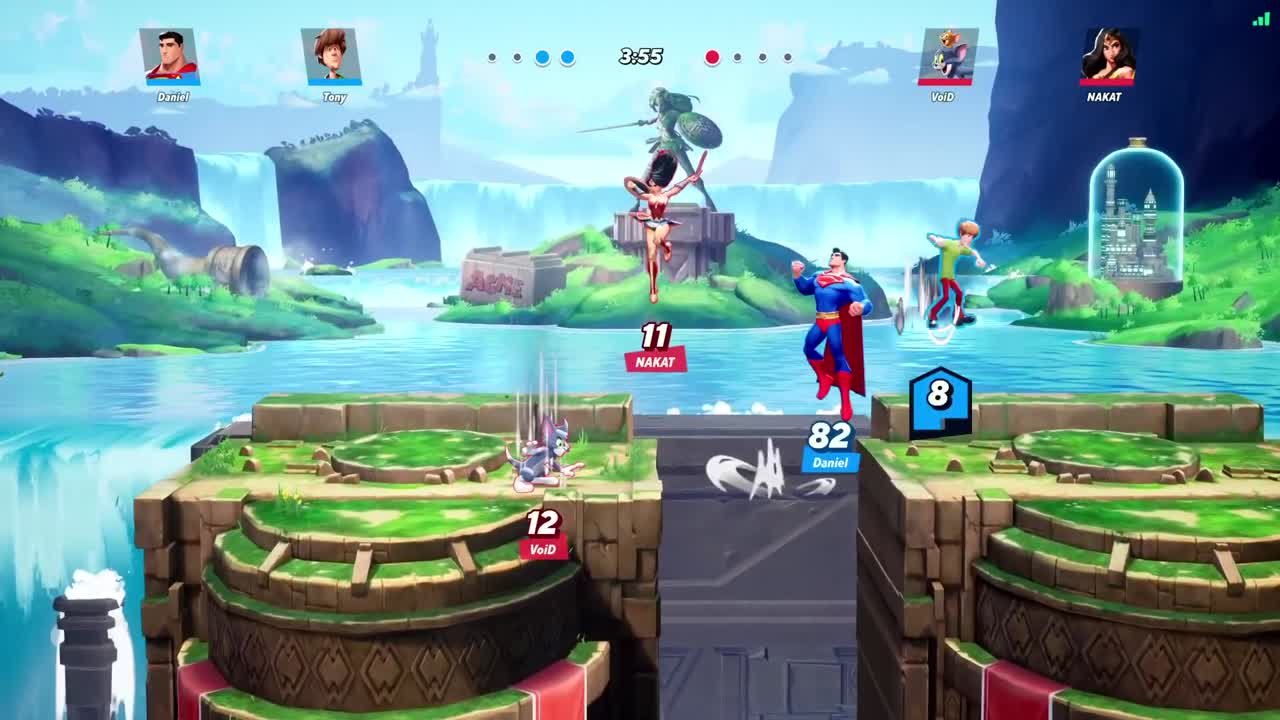Click the Tony name label
Viewport: 1280px width, 720px height.
tap(336, 99)
